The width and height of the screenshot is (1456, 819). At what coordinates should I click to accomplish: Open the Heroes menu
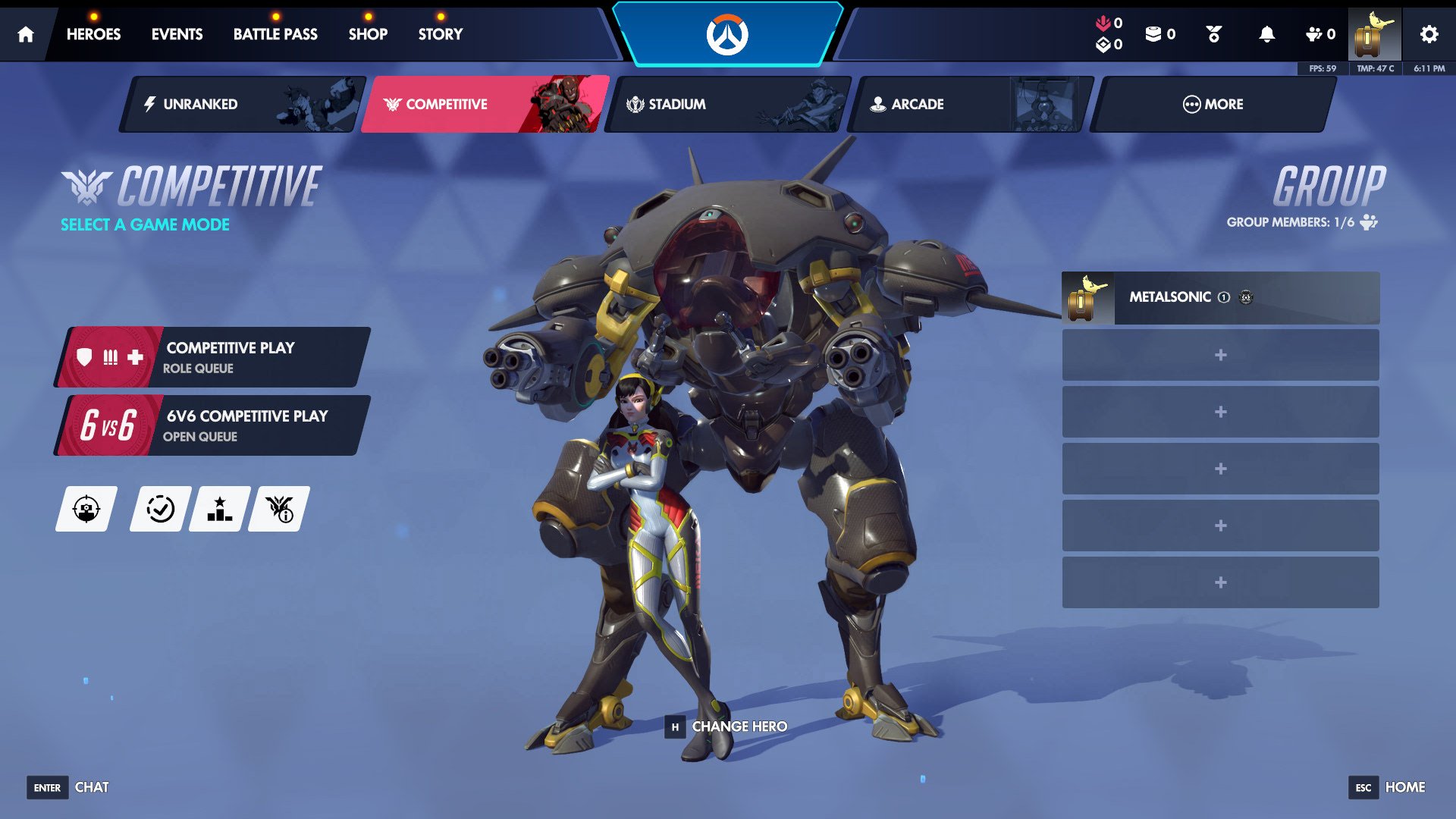coord(93,34)
